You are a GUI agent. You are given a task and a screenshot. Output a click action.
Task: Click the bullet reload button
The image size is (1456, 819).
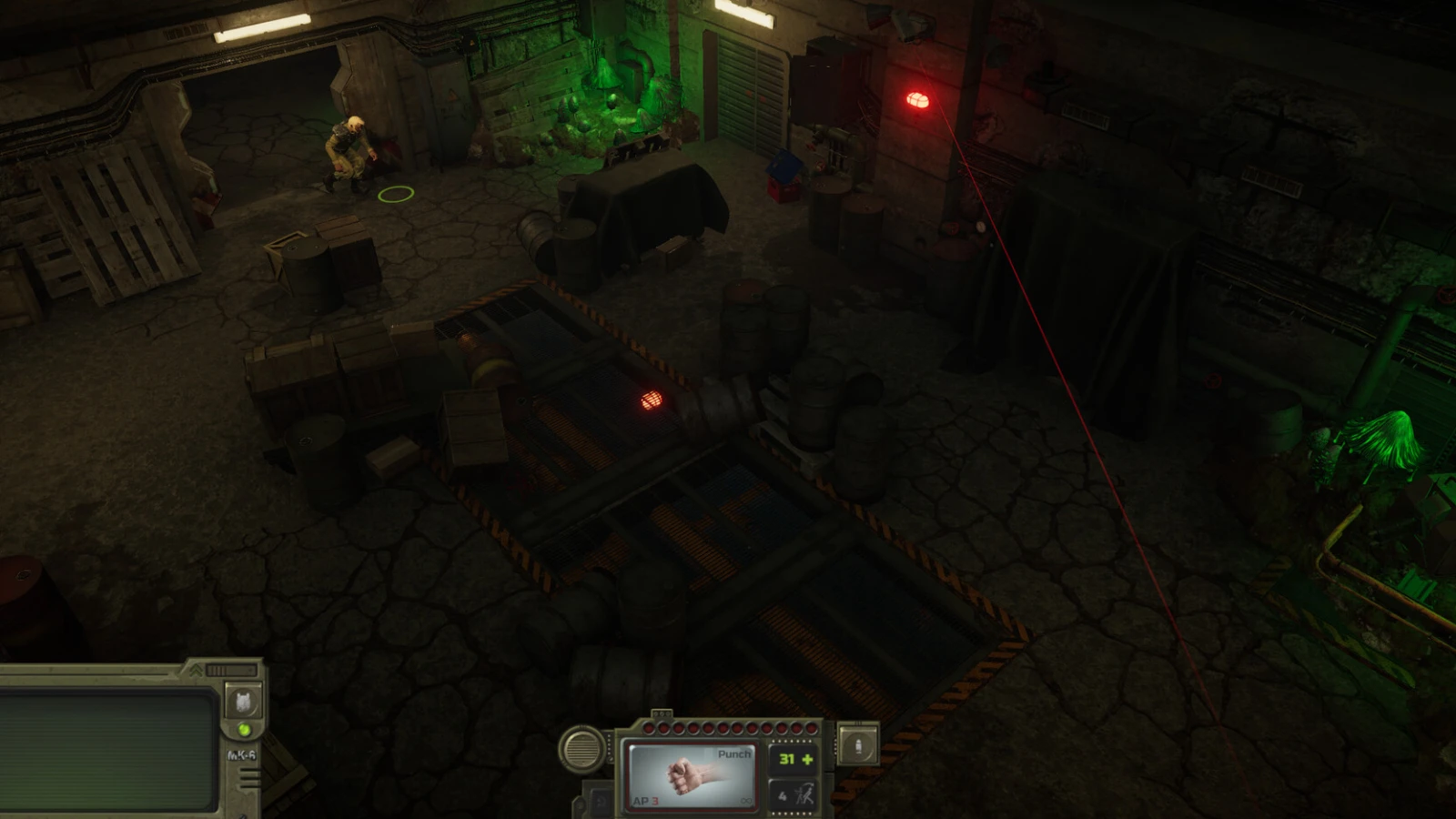click(x=857, y=746)
